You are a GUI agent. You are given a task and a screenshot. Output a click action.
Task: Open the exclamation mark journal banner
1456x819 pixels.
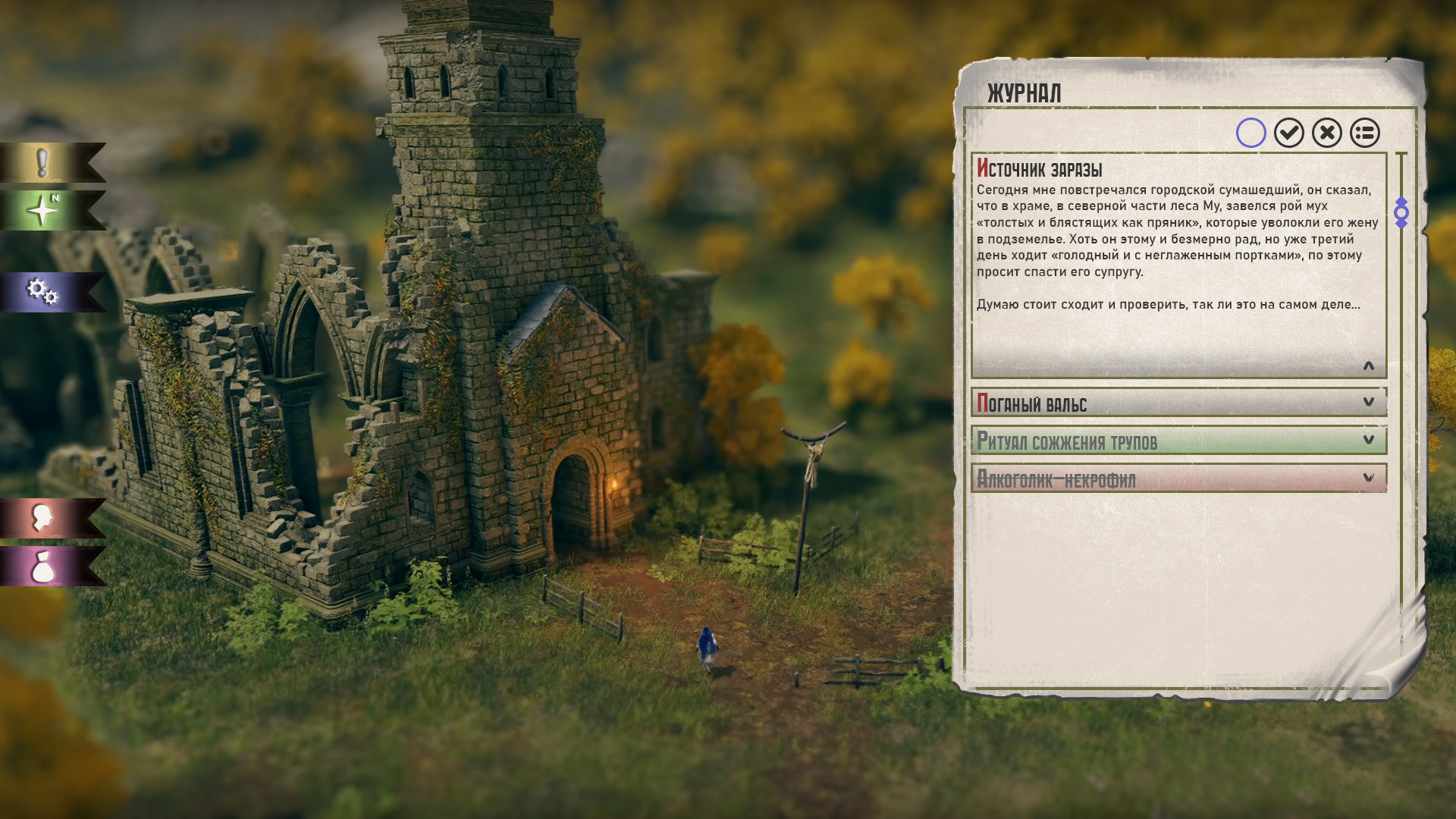(44, 163)
